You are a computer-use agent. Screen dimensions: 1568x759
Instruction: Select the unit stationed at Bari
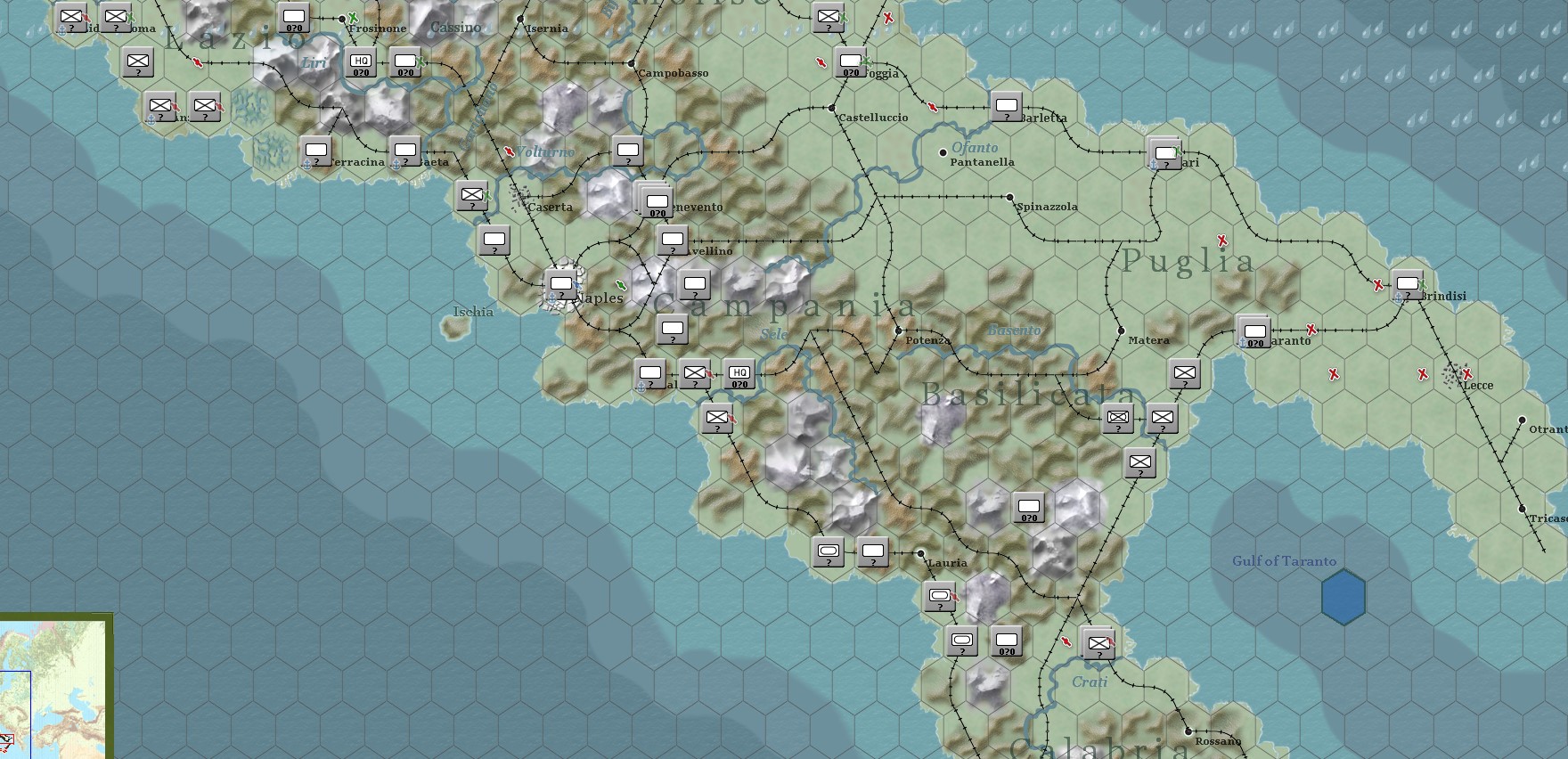tap(1163, 152)
